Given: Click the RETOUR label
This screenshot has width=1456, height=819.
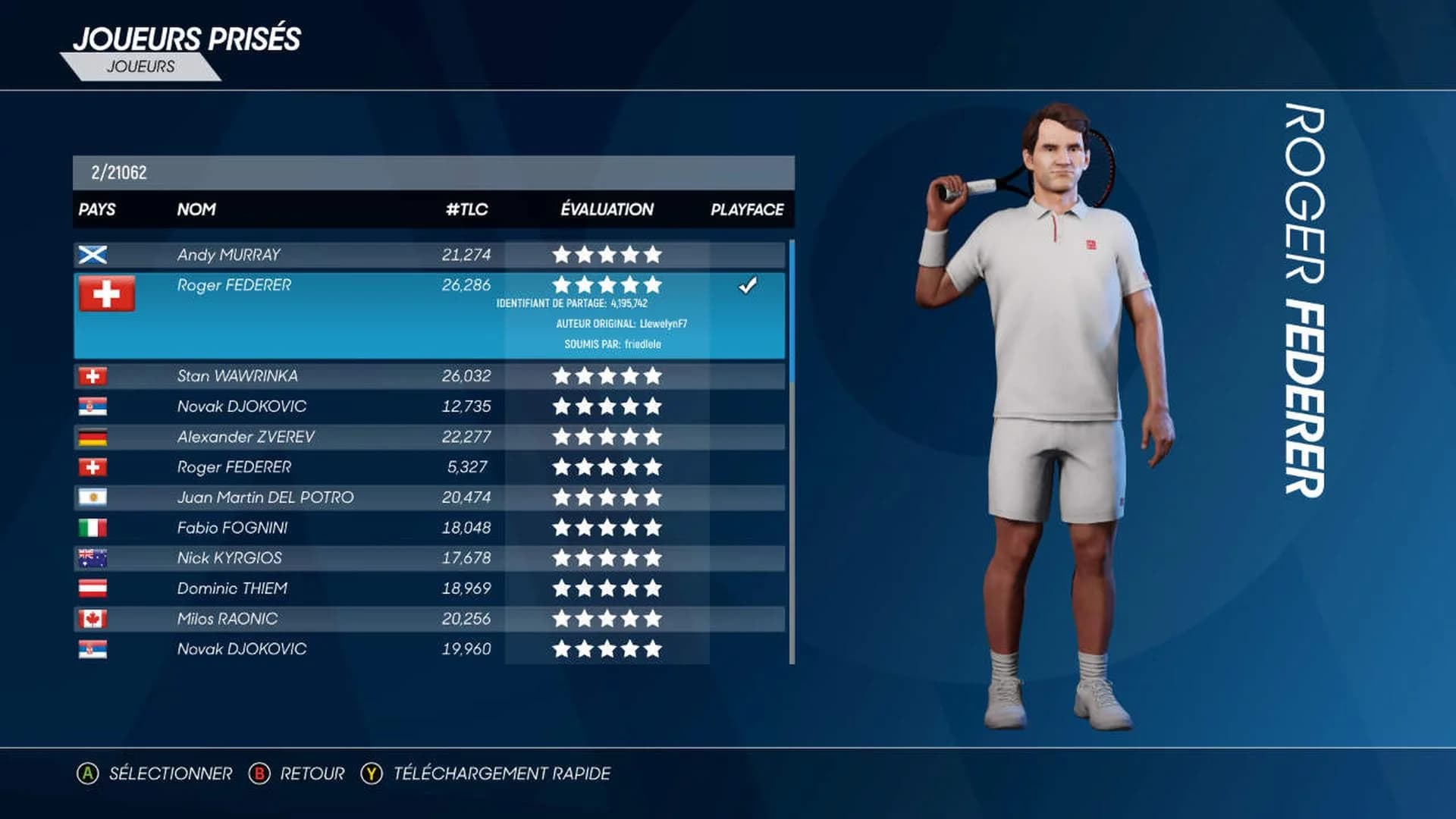Looking at the screenshot, I should coord(311,774).
